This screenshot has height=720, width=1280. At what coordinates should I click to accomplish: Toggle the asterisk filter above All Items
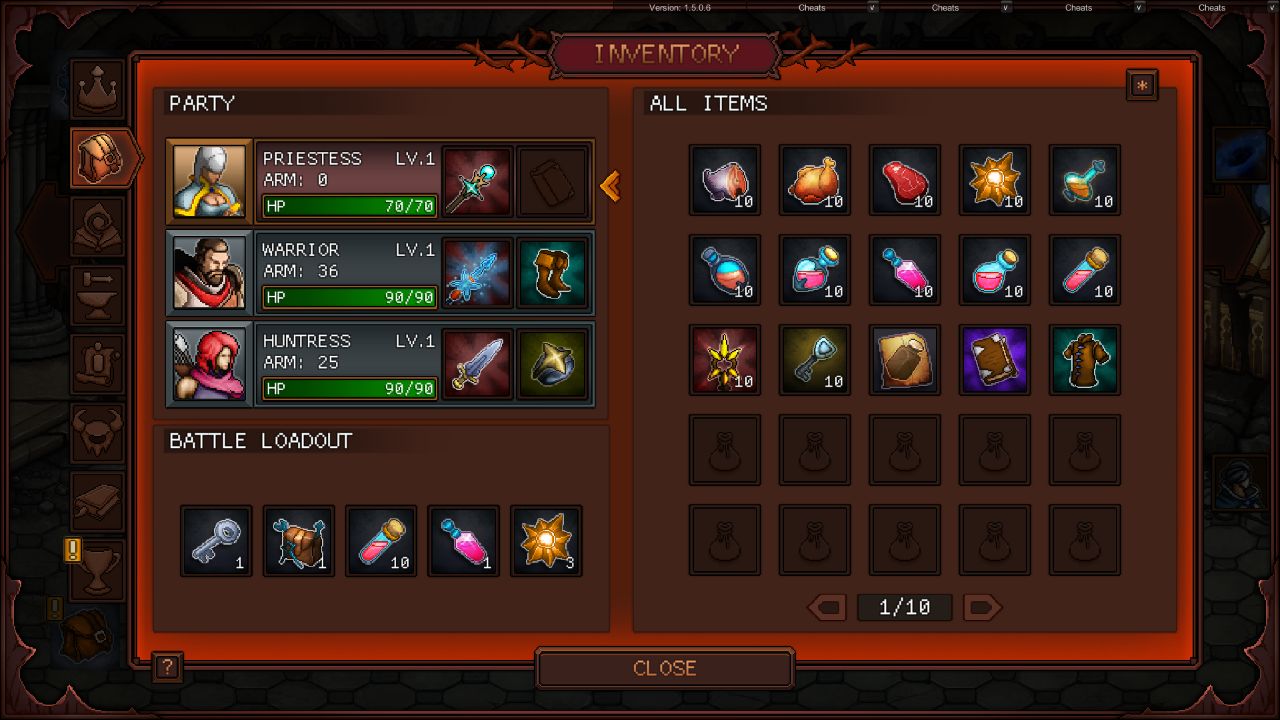coord(1142,85)
